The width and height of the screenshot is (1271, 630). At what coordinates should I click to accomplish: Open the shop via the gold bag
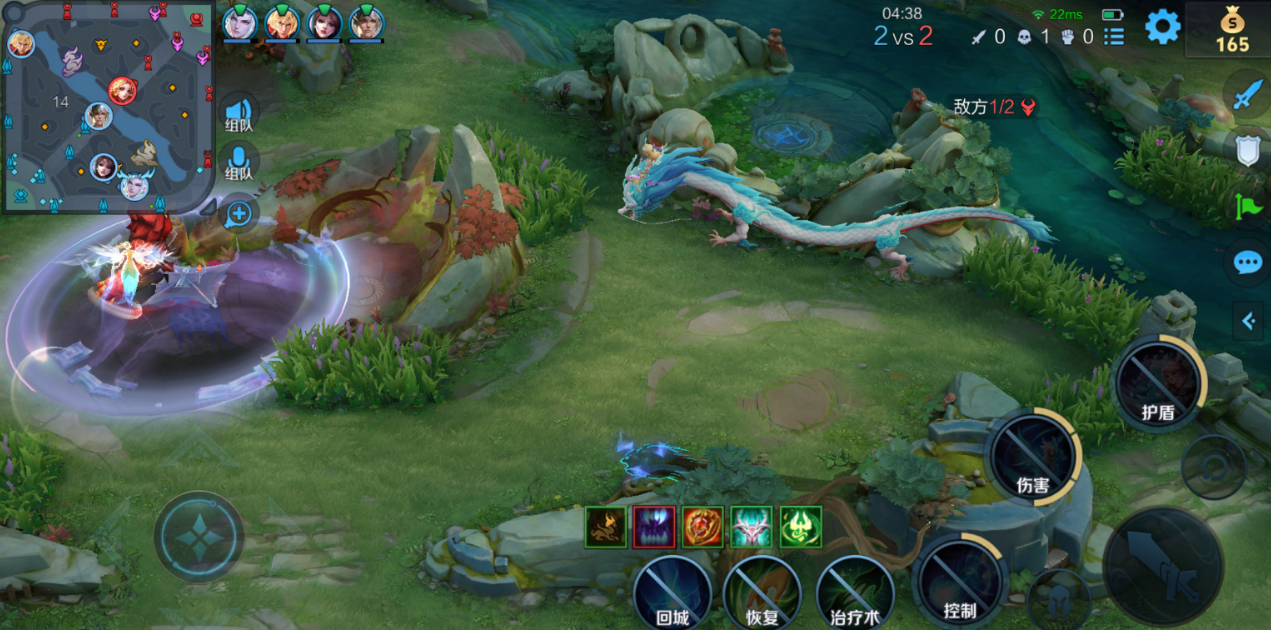(1232, 28)
